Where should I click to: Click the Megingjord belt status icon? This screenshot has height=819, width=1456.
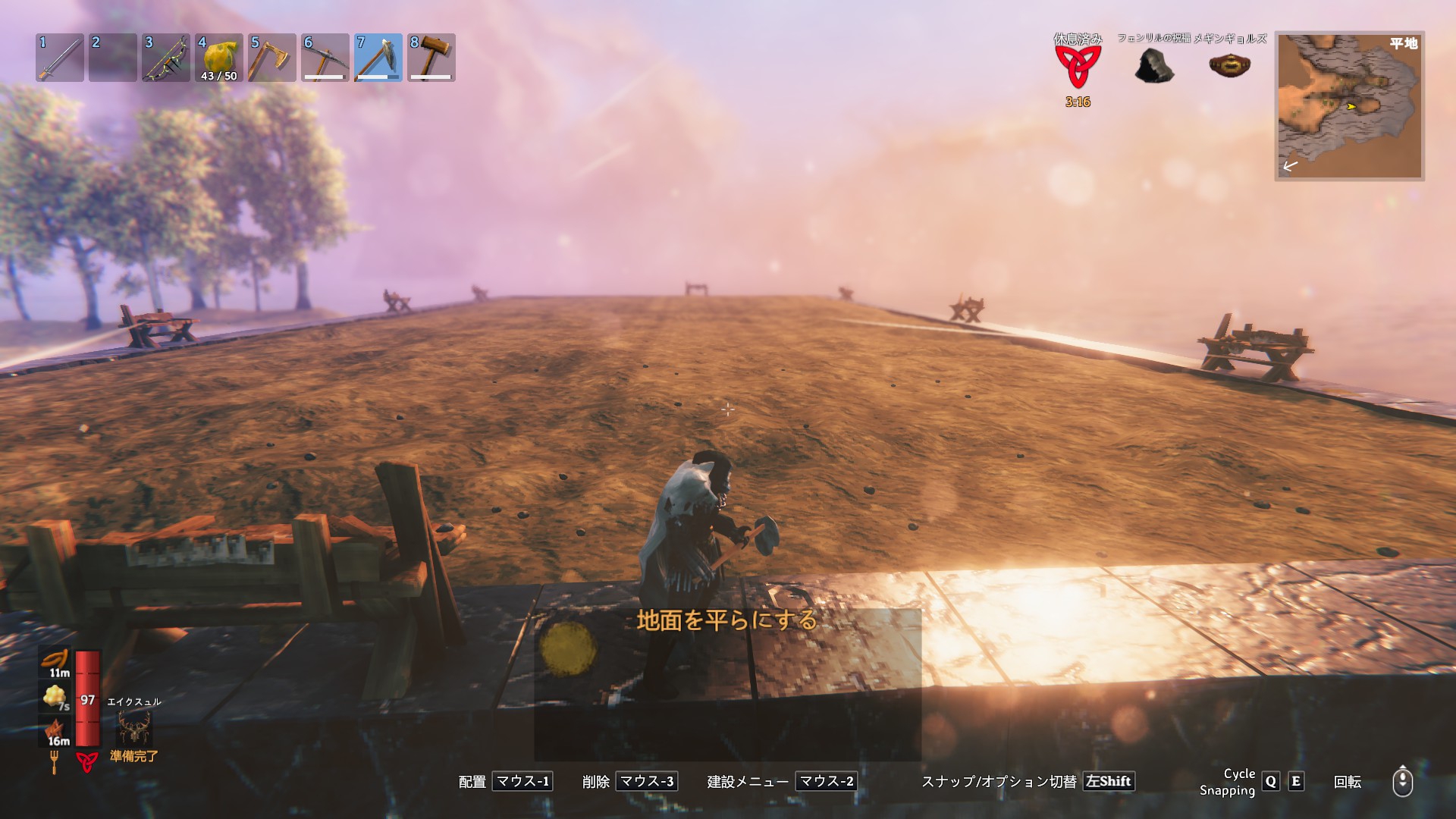click(1229, 64)
